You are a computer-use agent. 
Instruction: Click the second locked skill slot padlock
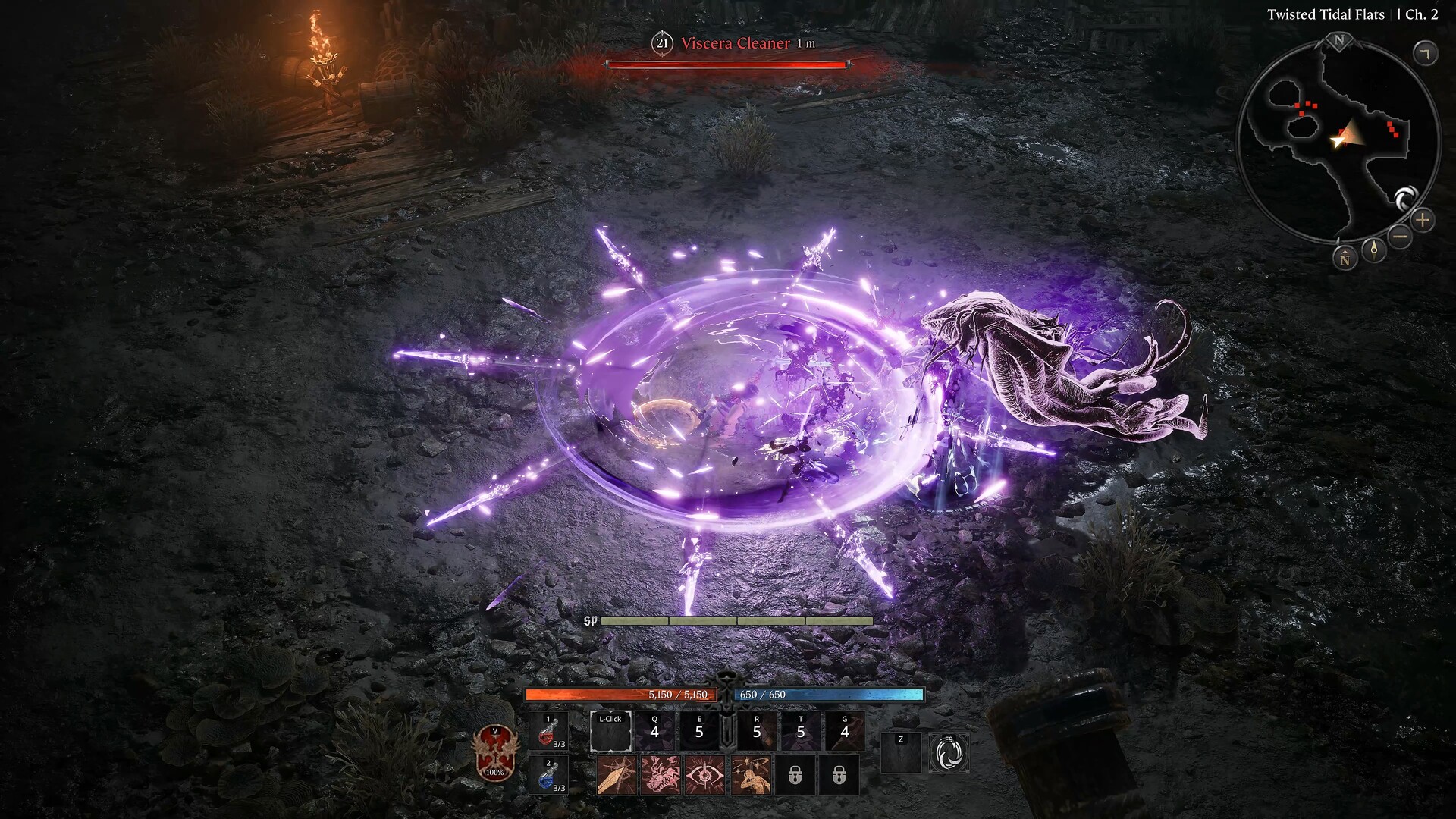pos(840,775)
